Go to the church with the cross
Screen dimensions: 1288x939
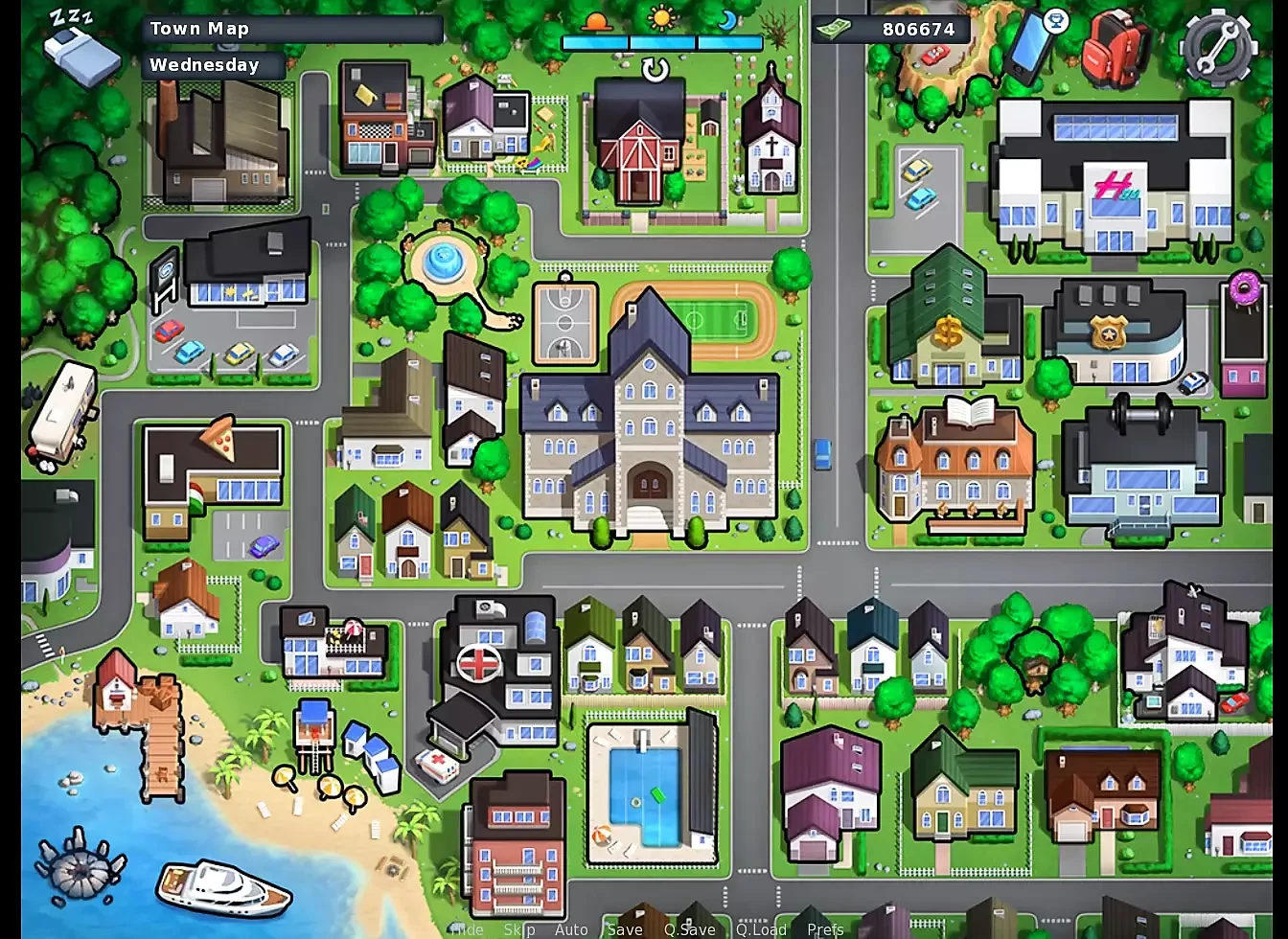[771, 139]
